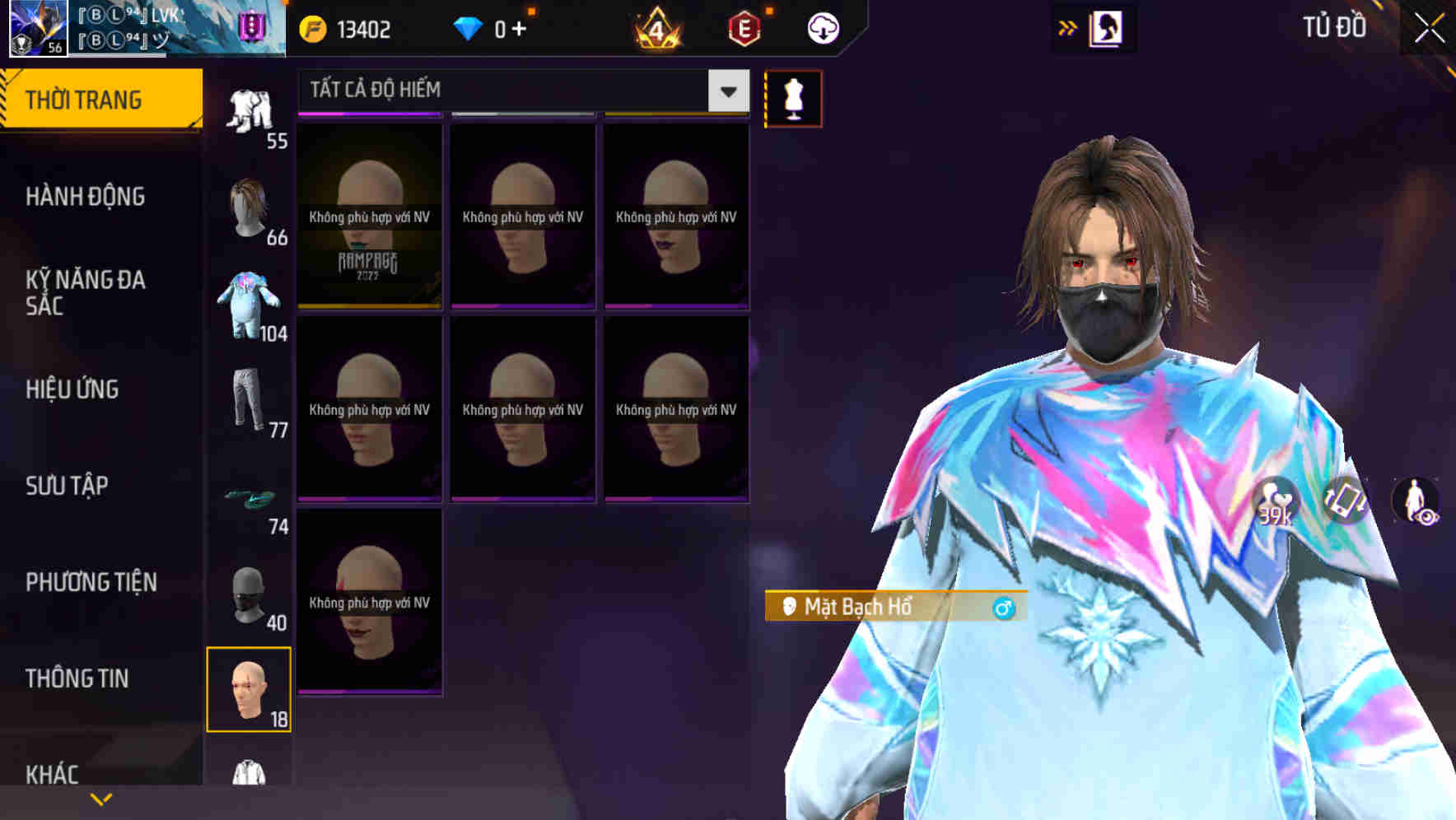This screenshot has height=820, width=1456.
Task: Expand the chevron below the KHÁC tab
Action: click(x=101, y=798)
